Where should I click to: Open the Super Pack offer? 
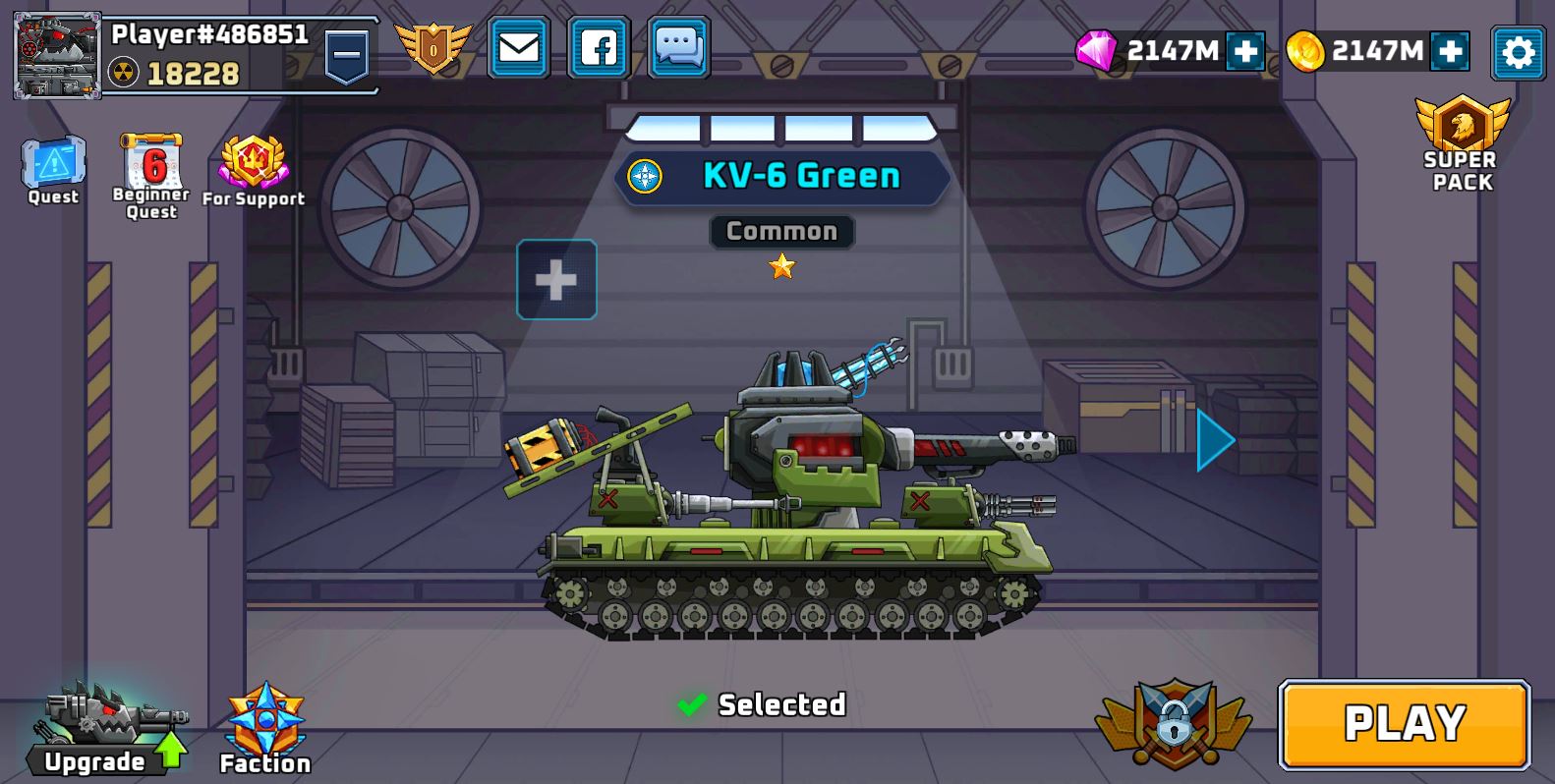point(1462,144)
